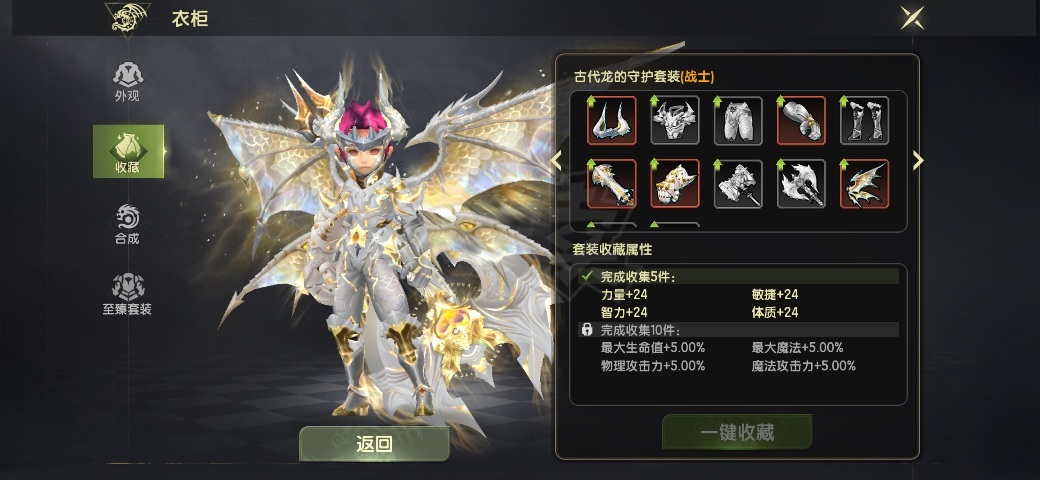The width and height of the screenshot is (1040, 480).
Task: Select the spiked gold fist weapon slot
Action: (x=675, y=184)
